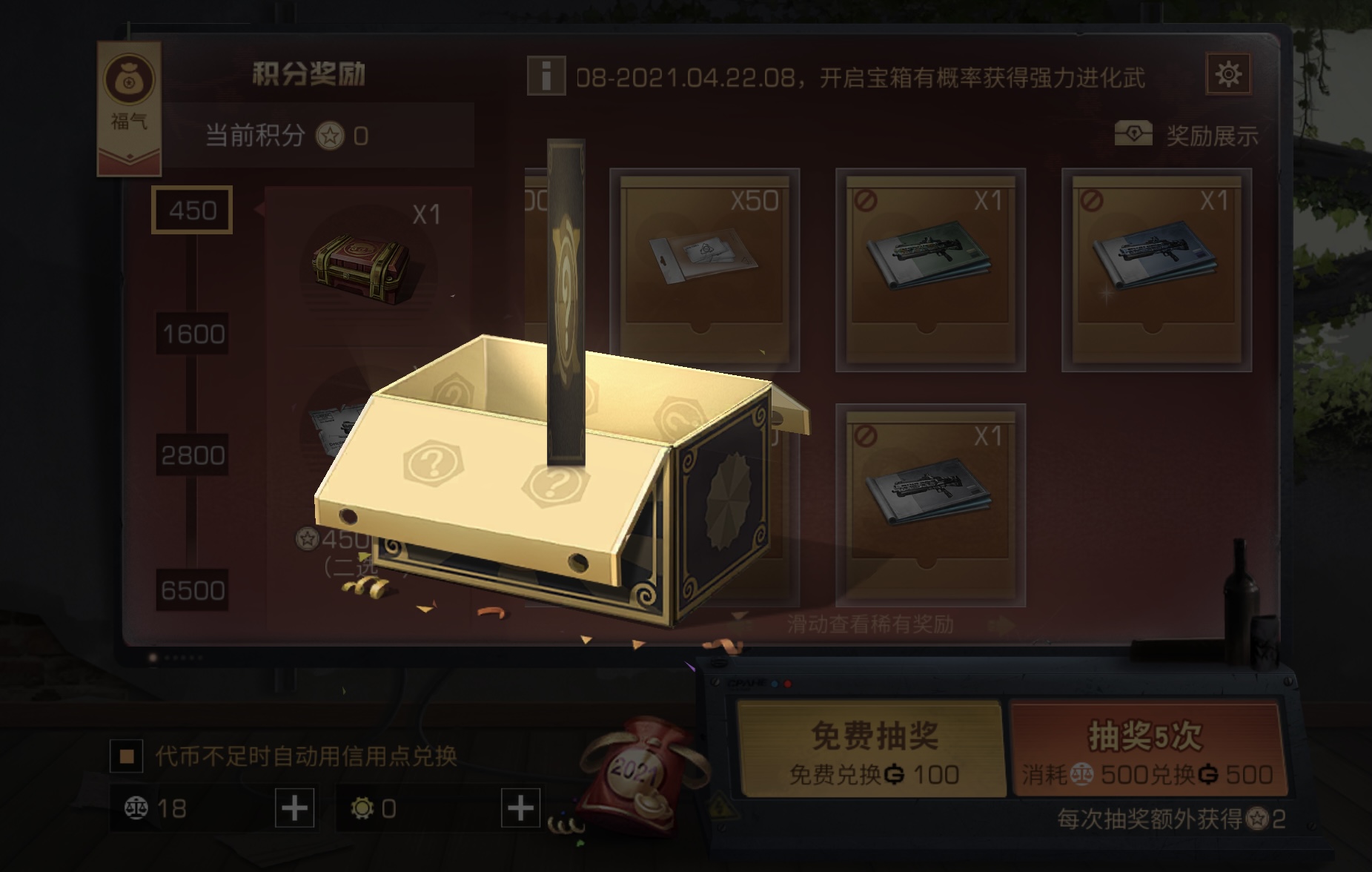Select the 1600 points reward tier
Screen dimensions: 1372x872
(193, 335)
